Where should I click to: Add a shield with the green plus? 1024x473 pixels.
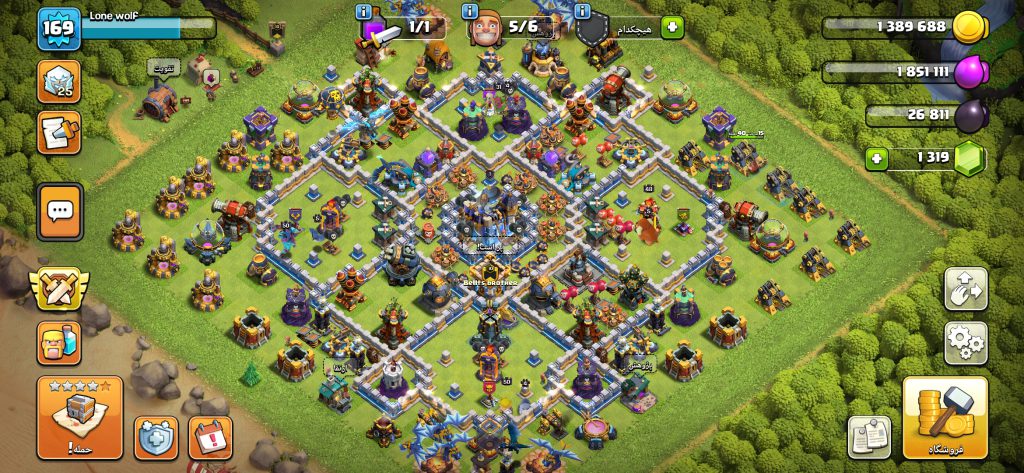672,27
